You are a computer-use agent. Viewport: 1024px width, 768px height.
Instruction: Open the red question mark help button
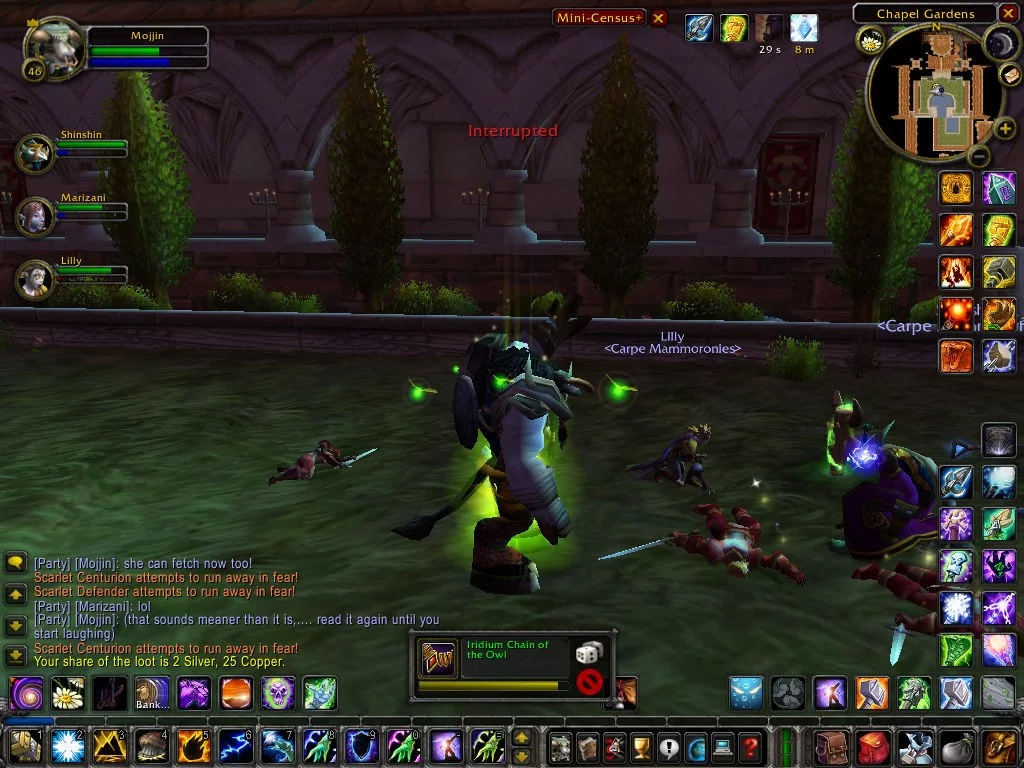pyautogui.click(x=750, y=746)
